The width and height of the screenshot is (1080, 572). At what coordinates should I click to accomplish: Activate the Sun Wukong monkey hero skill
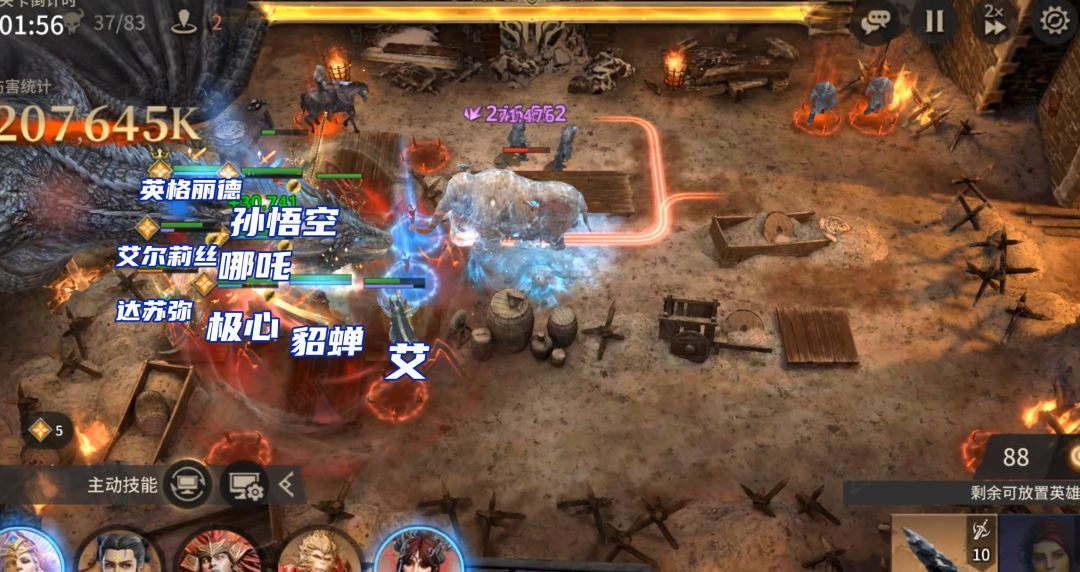click(x=318, y=552)
